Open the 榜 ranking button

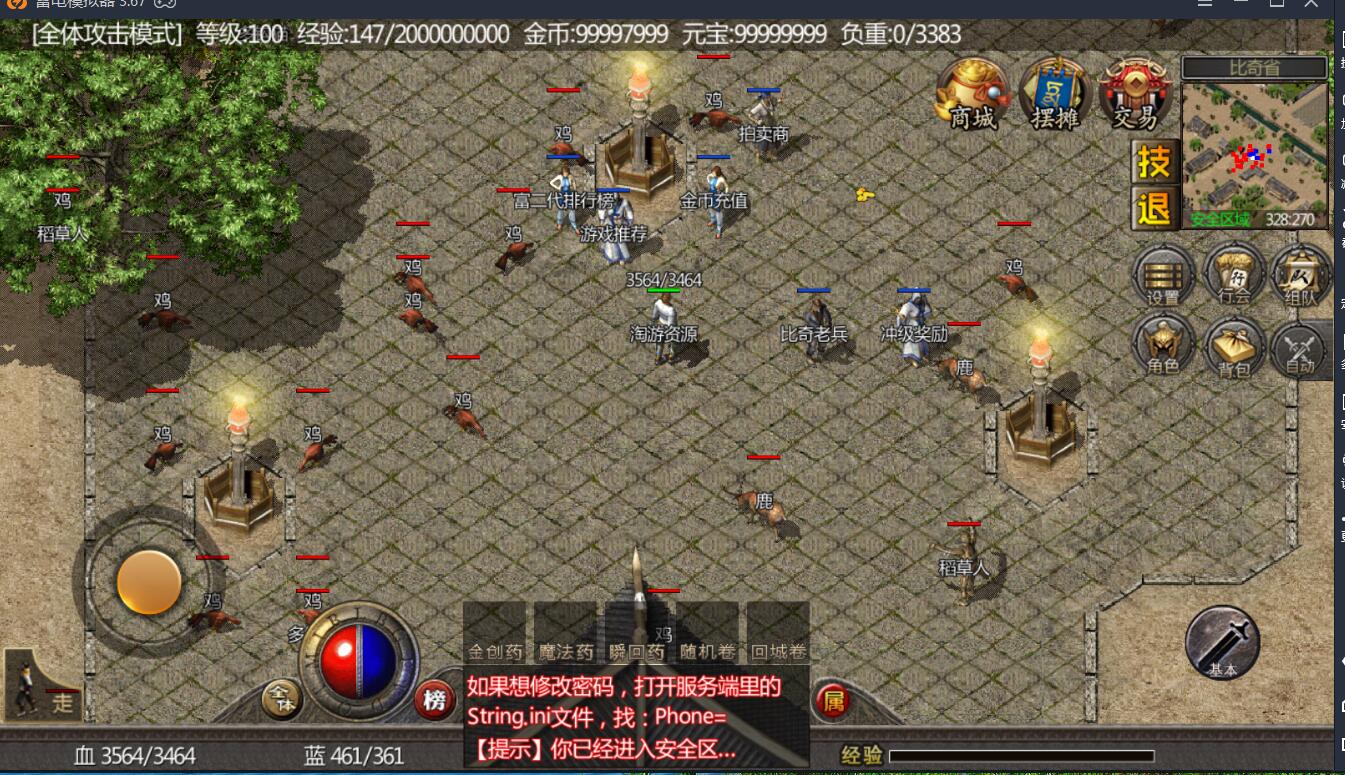[x=434, y=700]
